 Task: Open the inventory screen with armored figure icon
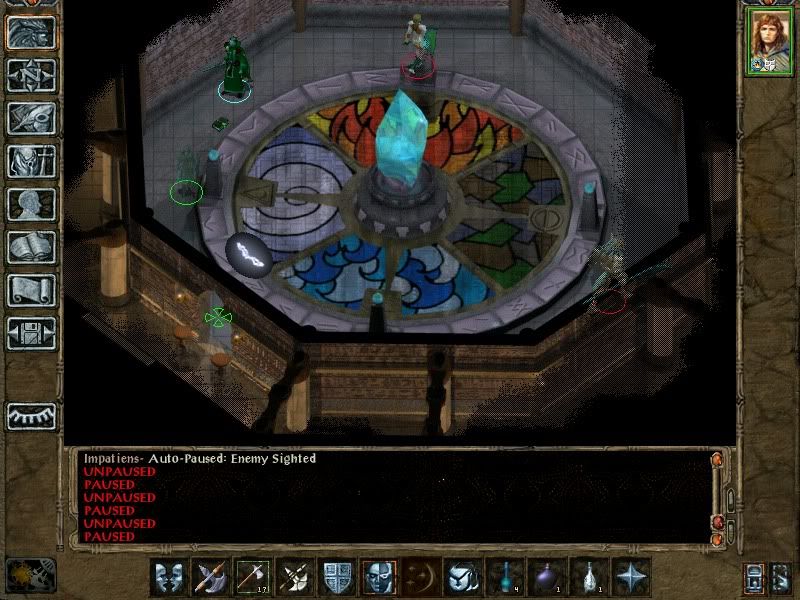pyautogui.click(x=31, y=161)
